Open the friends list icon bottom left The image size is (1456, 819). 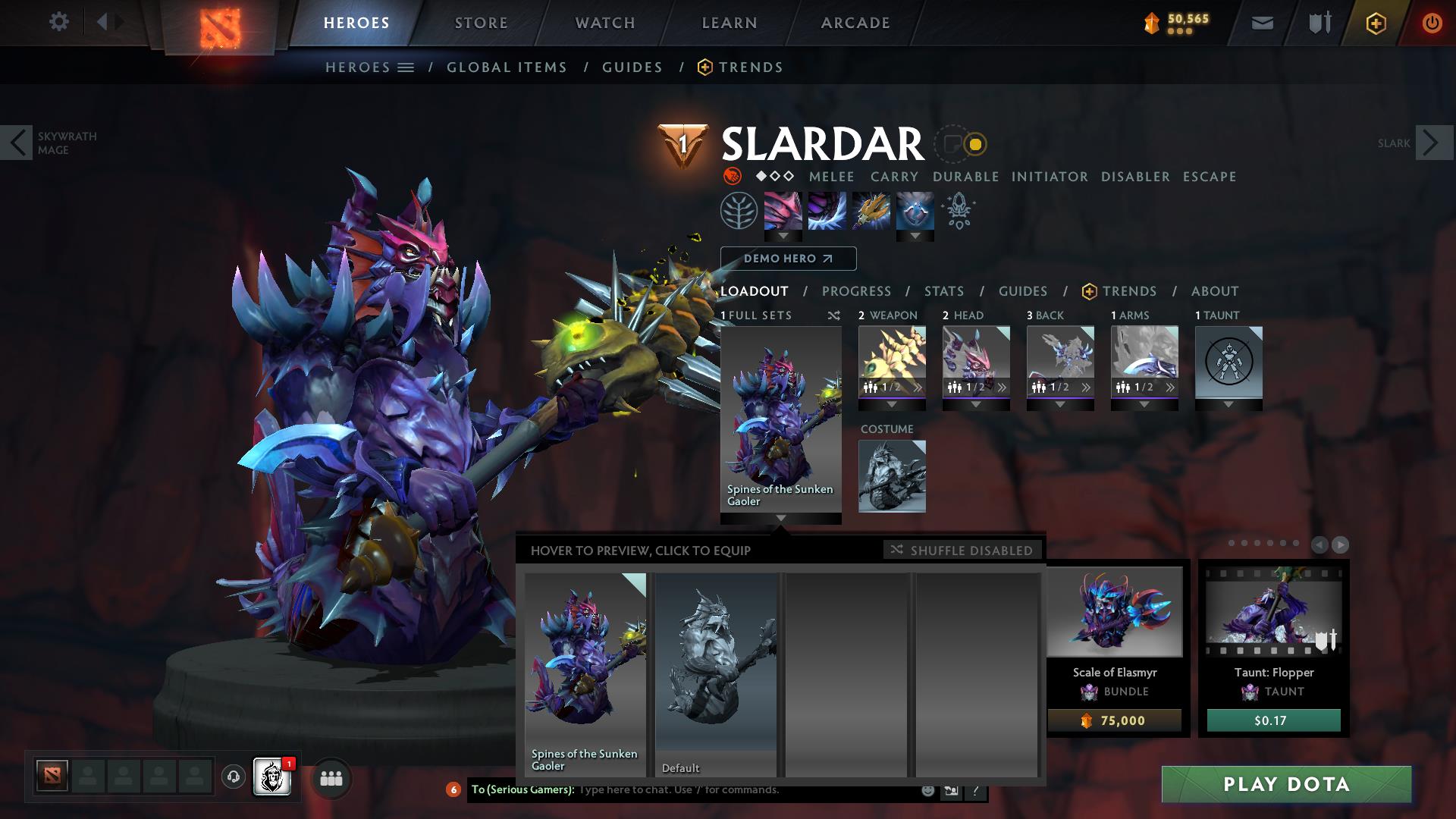(331, 778)
